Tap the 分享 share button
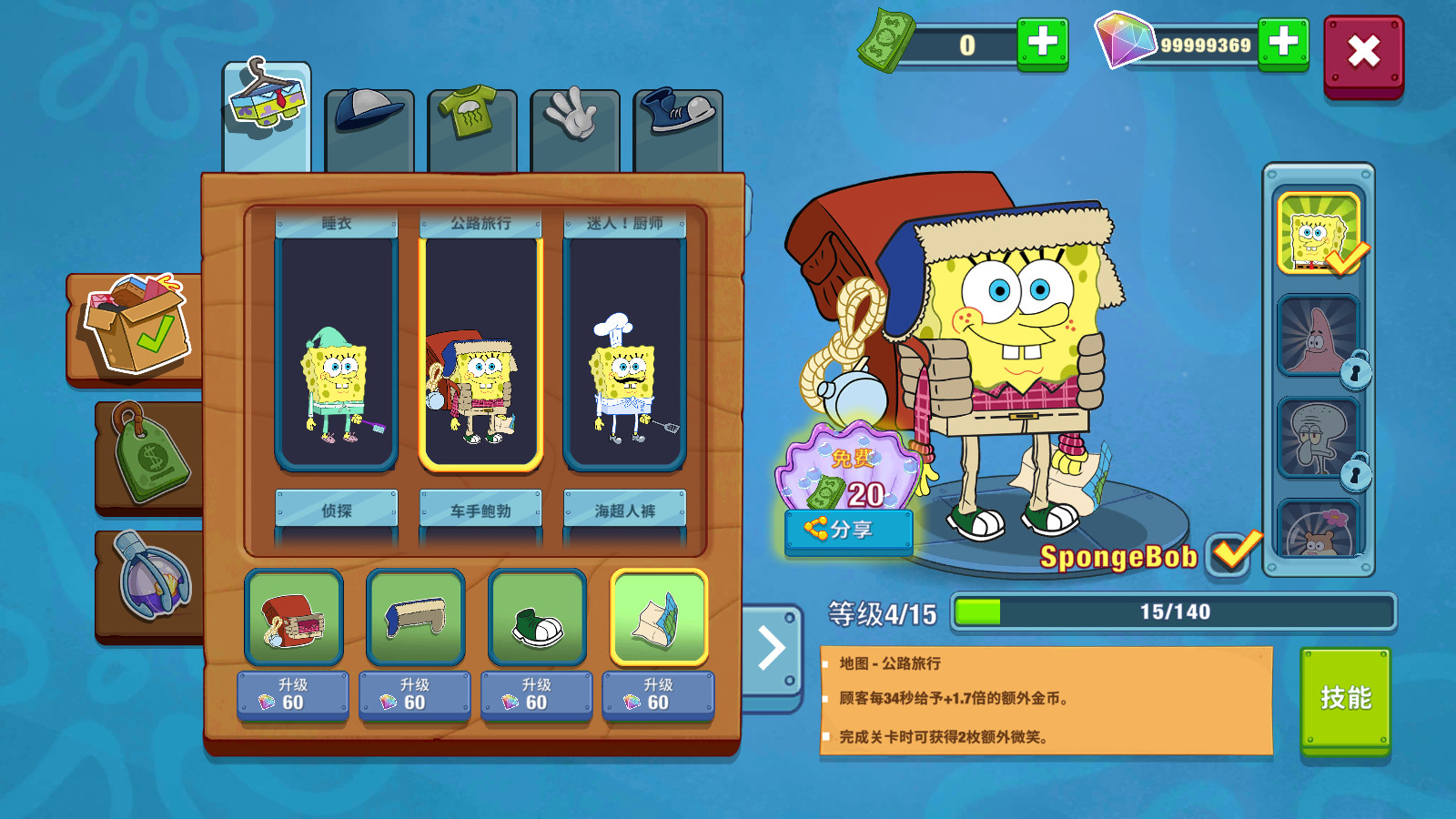Image resolution: width=1456 pixels, height=819 pixels. (x=848, y=530)
